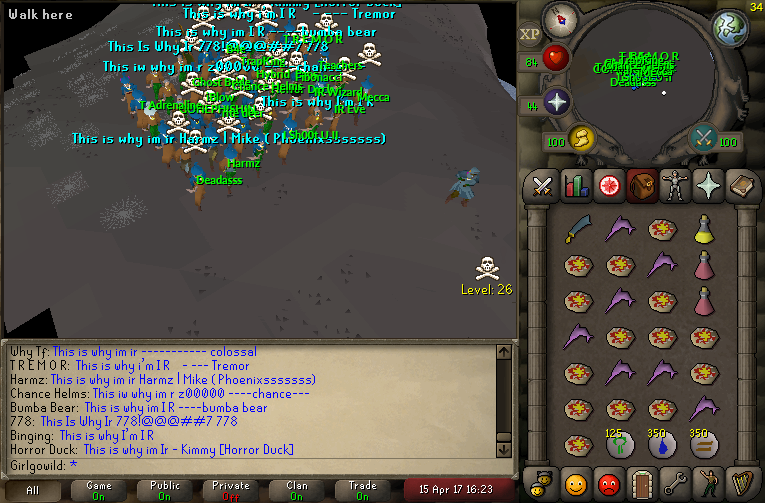The height and width of the screenshot is (503, 765).
Task: Select the scimitar in the inventory
Action: 577,229
